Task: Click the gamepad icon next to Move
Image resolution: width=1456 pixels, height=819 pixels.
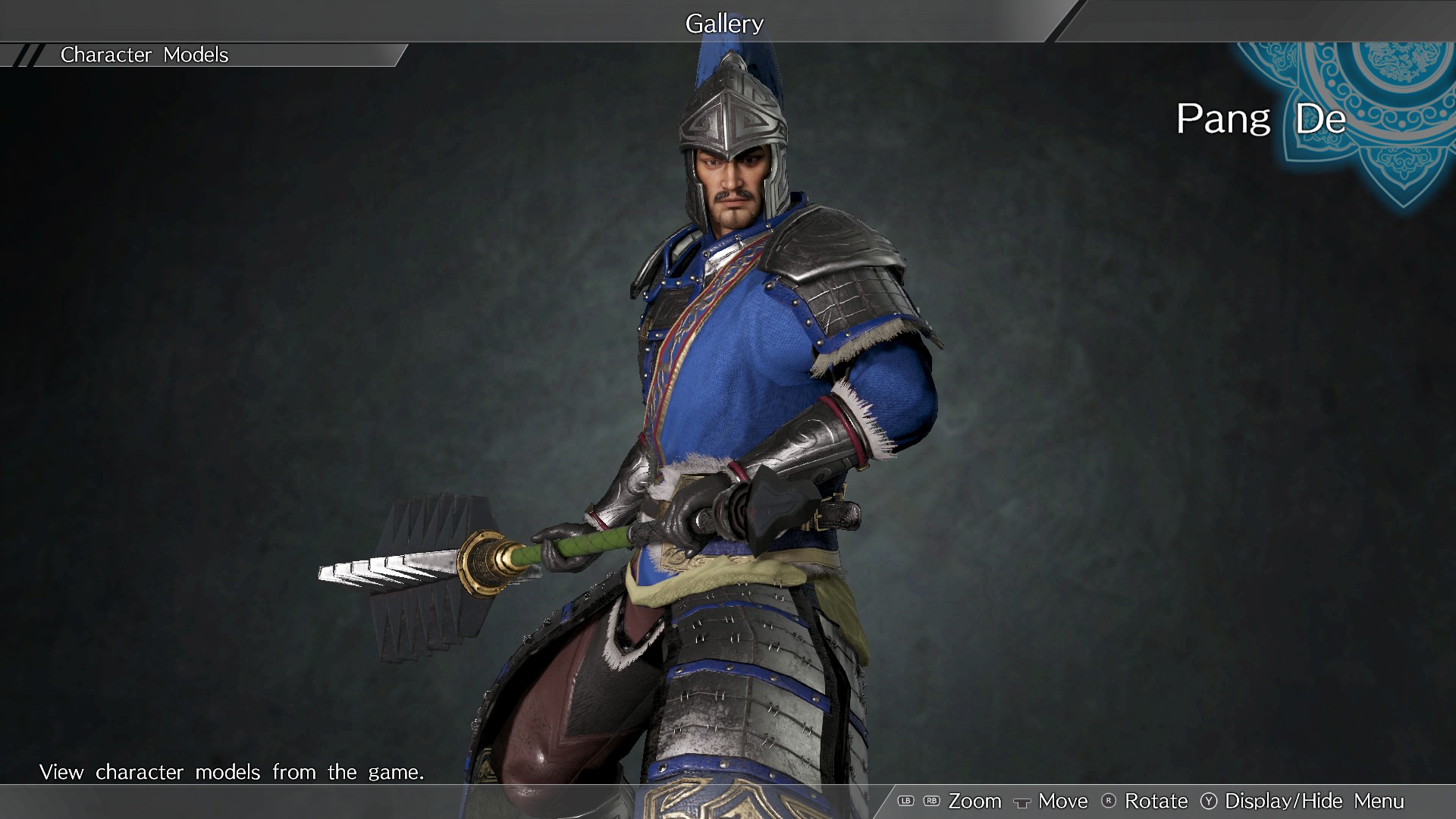Action: (x=1022, y=802)
